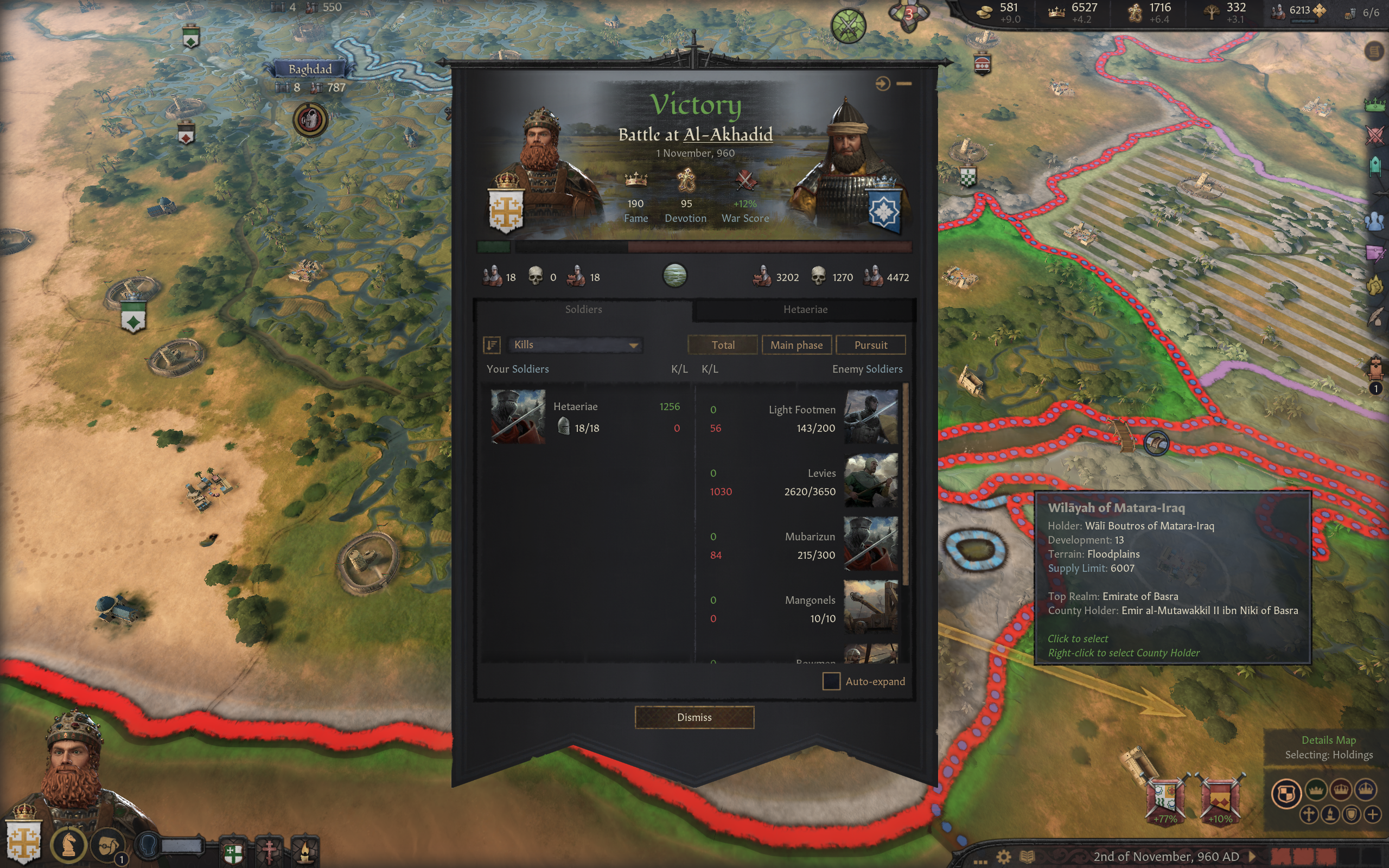Show Total battle statistics
1389x868 pixels.
(x=722, y=345)
